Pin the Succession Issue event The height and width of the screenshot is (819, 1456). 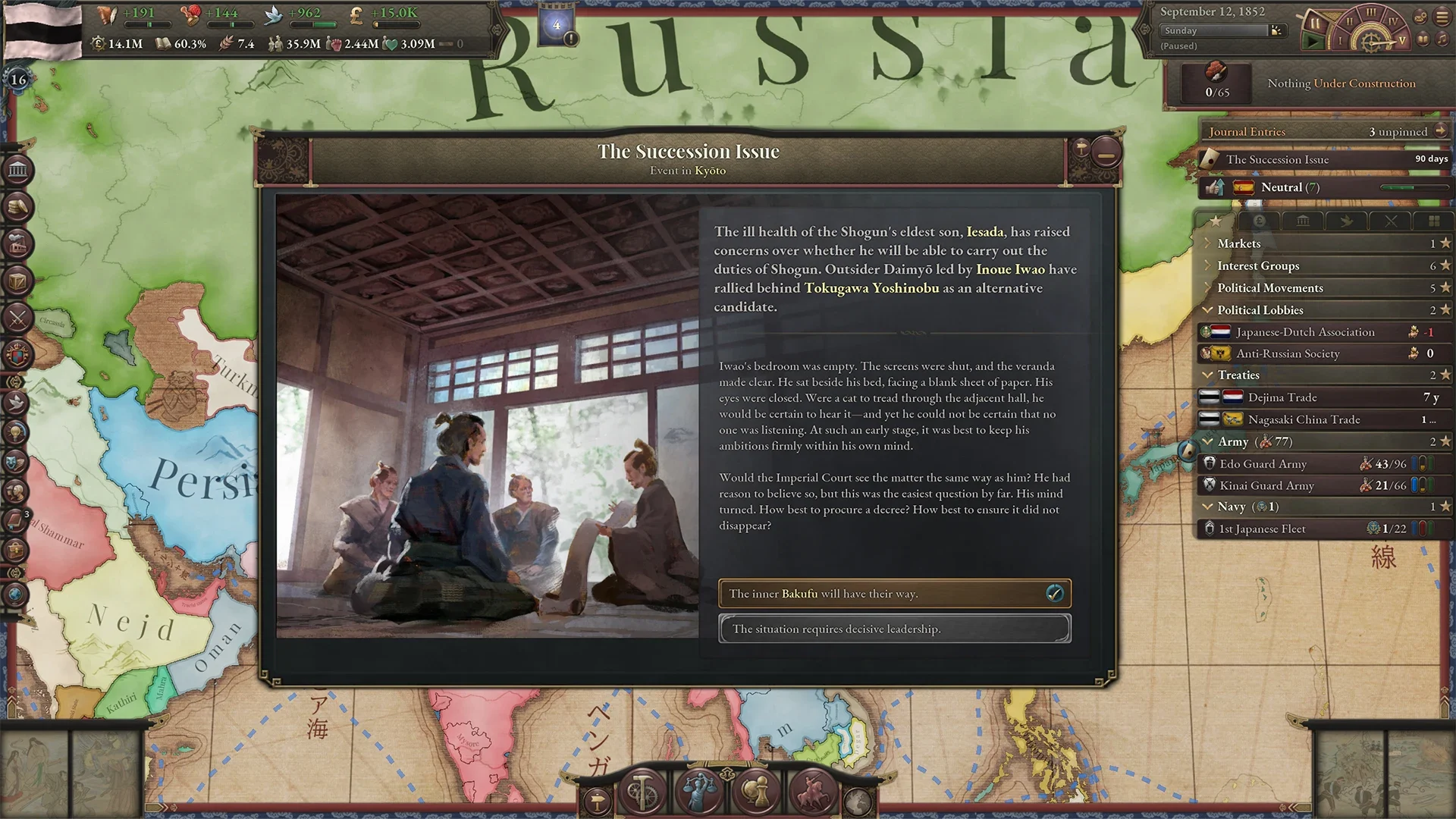[1080, 148]
